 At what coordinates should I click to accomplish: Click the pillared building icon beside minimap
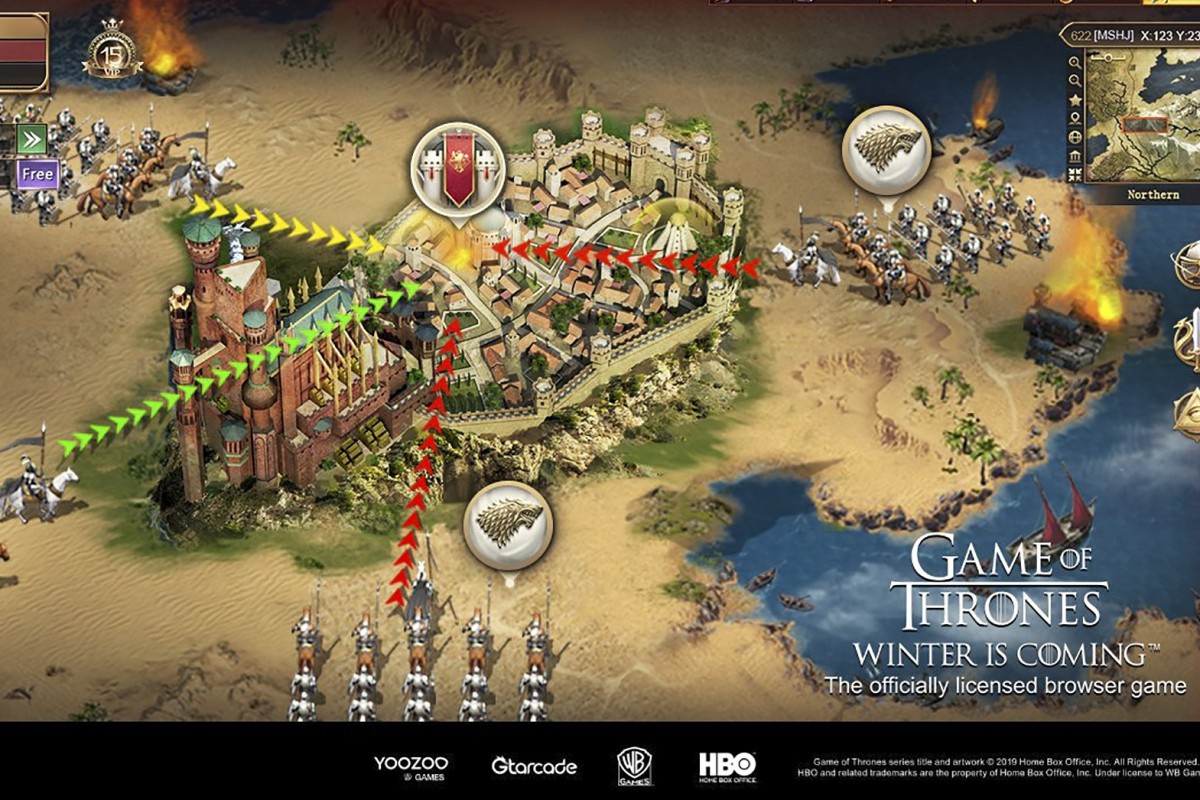tap(1075, 157)
